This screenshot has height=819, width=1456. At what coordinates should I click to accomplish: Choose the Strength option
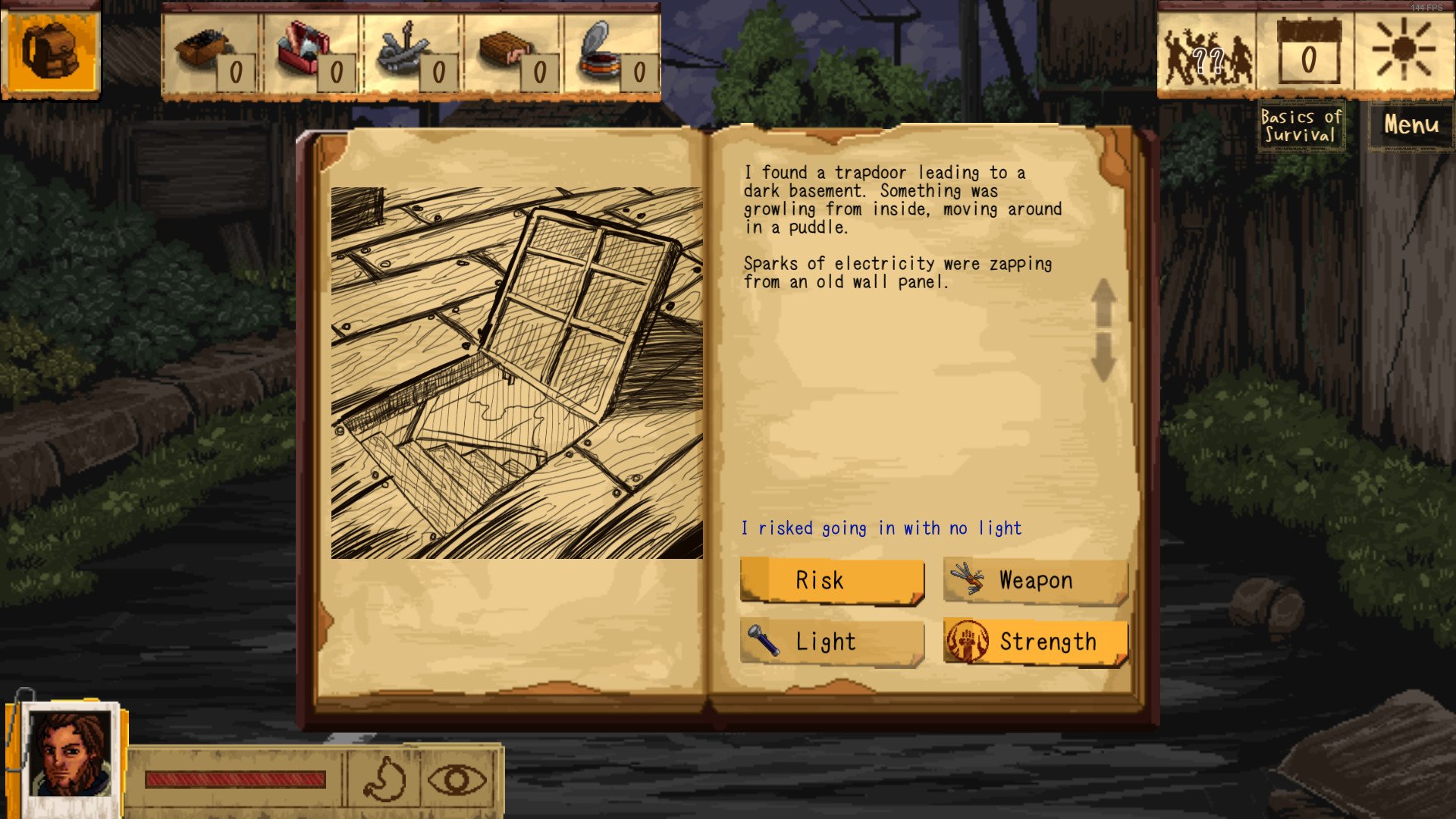coord(1035,642)
